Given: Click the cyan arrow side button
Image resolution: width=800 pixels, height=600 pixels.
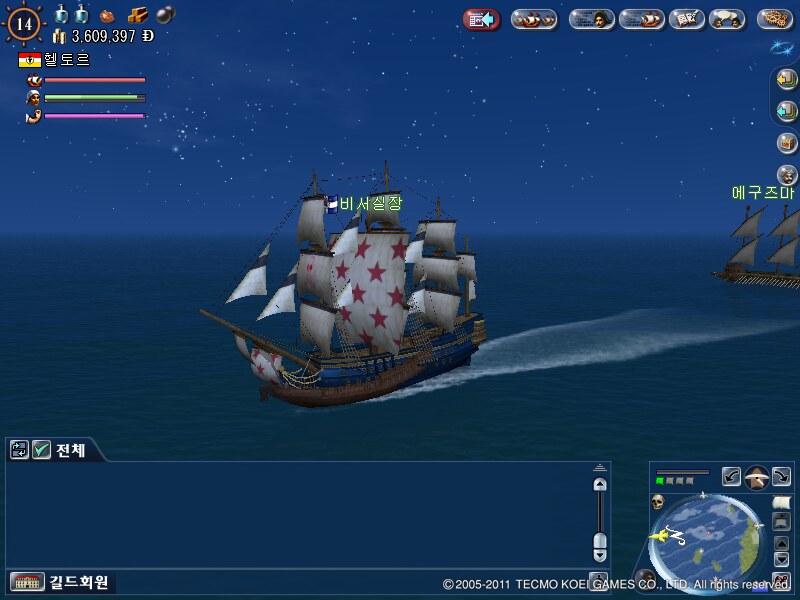Looking at the screenshot, I should (x=786, y=111).
